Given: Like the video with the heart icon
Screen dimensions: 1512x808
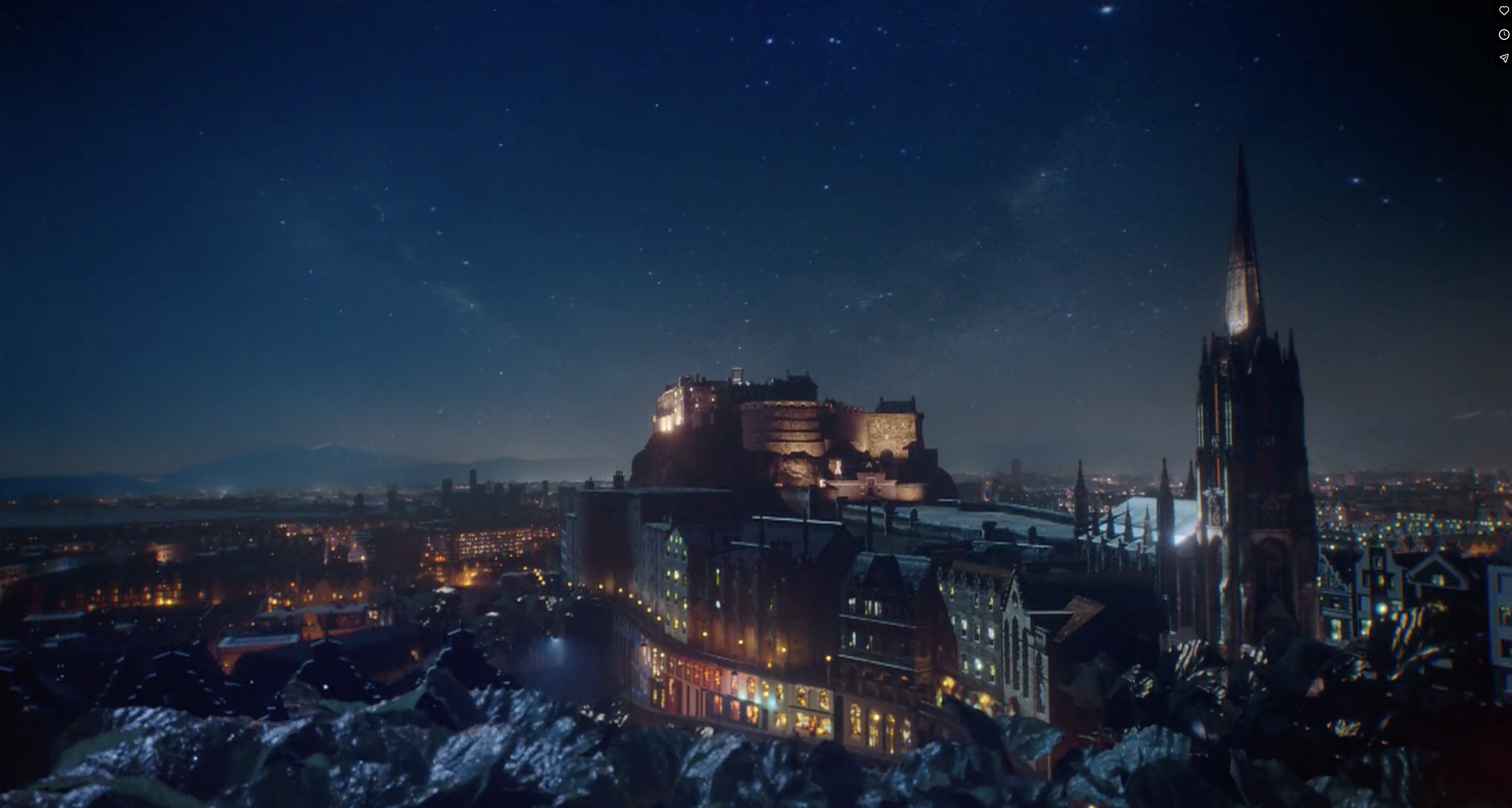Looking at the screenshot, I should [x=1504, y=11].
